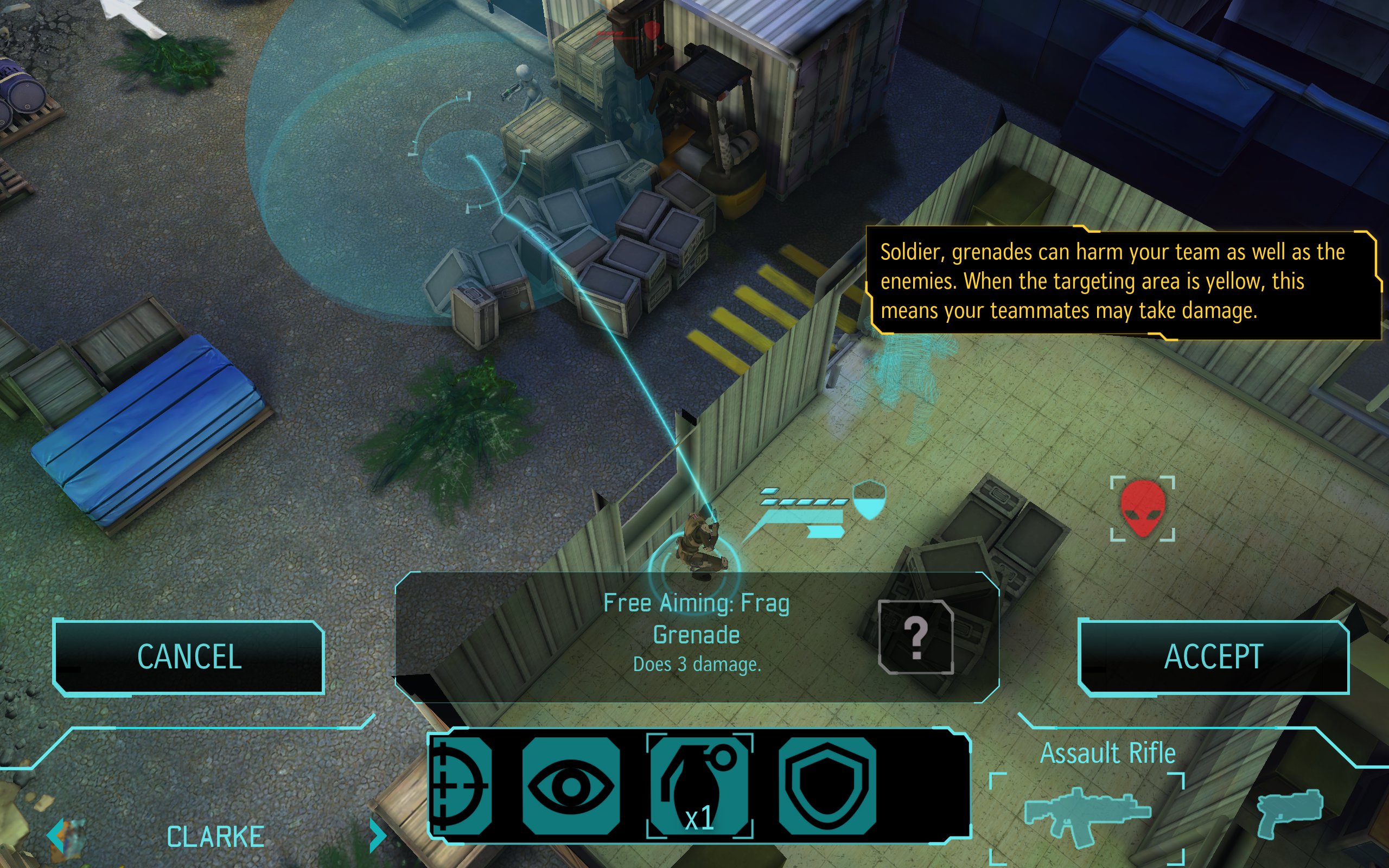Activate the Hunker Down shield ability
Screen dimensions: 1389x868
click(x=827, y=786)
